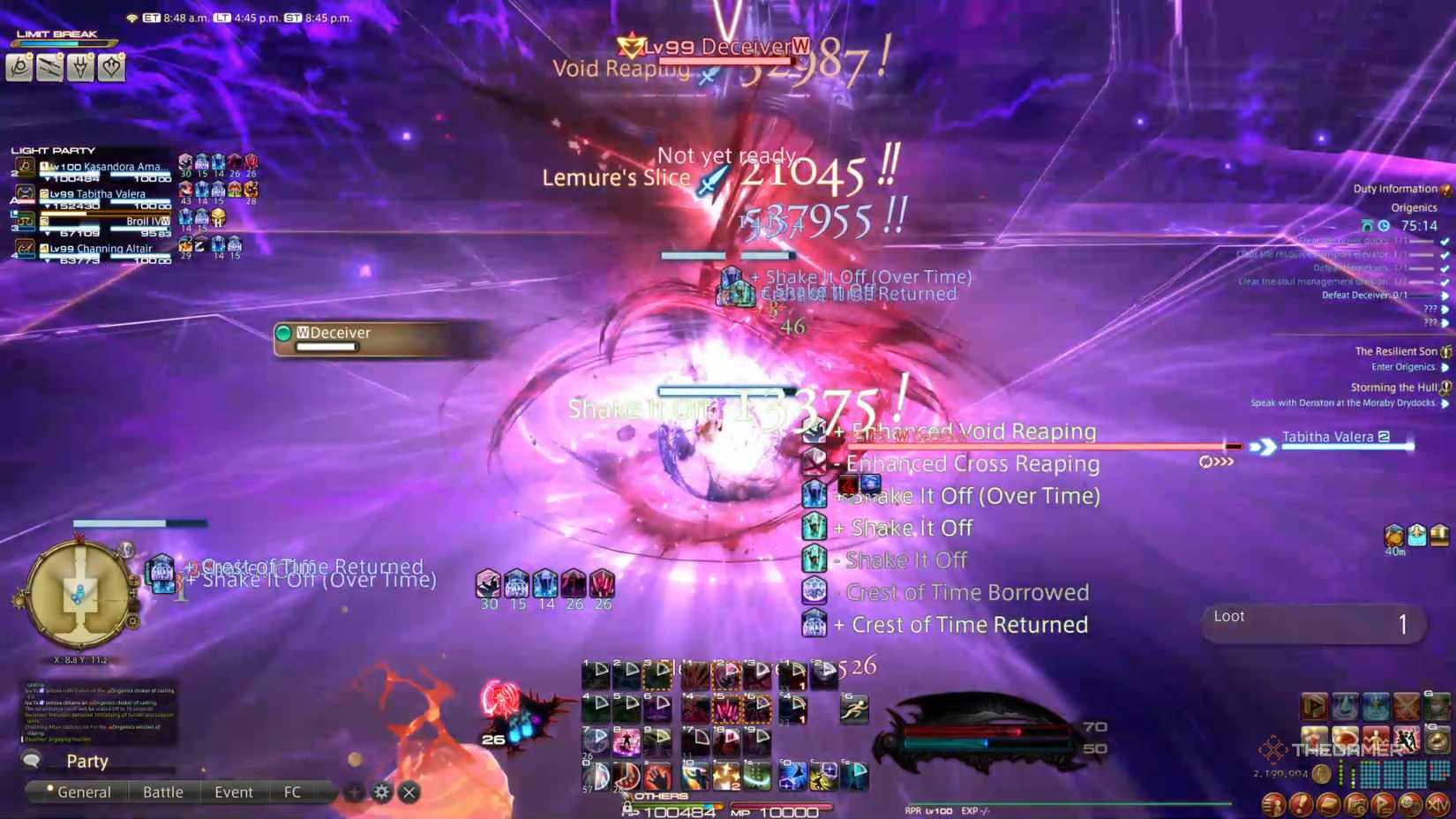The image size is (1456, 819).
Task: Click the 'Enter Origenics' quest link
Action: tap(1402, 366)
